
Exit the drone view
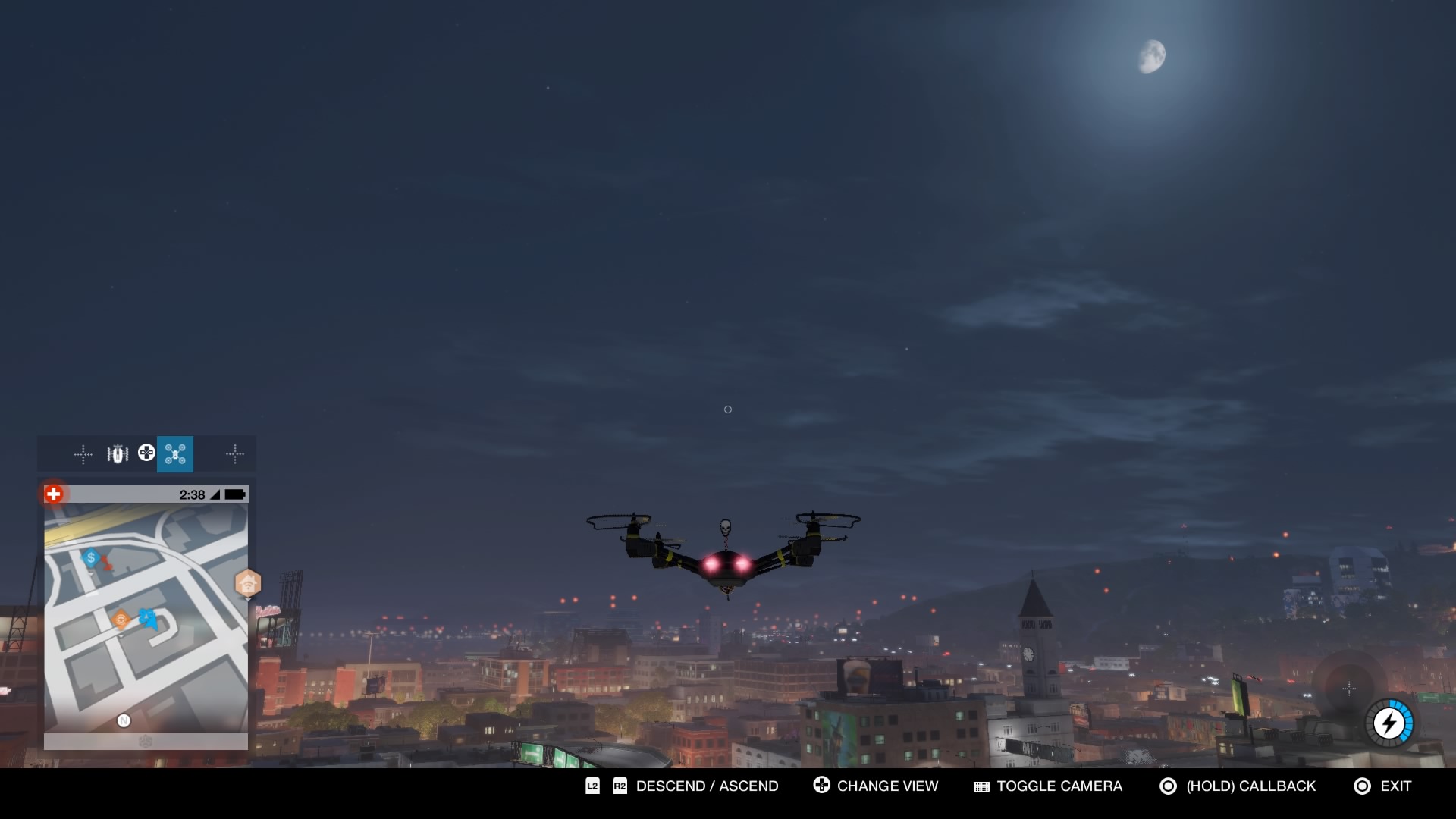[1395, 786]
